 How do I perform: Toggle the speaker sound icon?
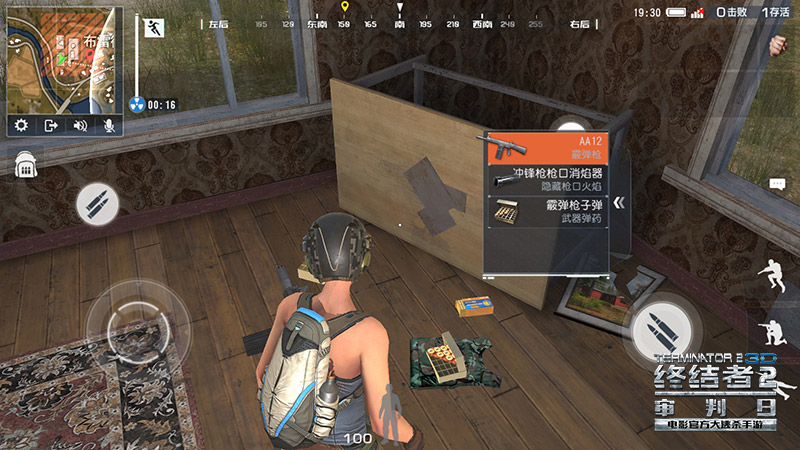pos(80,125)
